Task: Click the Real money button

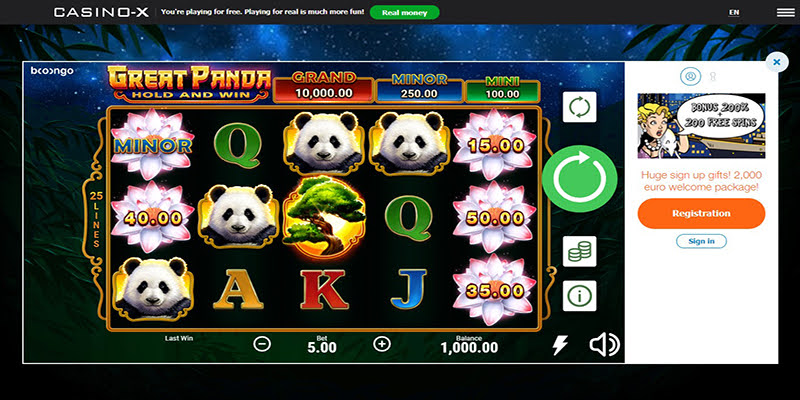Action: 404,13
